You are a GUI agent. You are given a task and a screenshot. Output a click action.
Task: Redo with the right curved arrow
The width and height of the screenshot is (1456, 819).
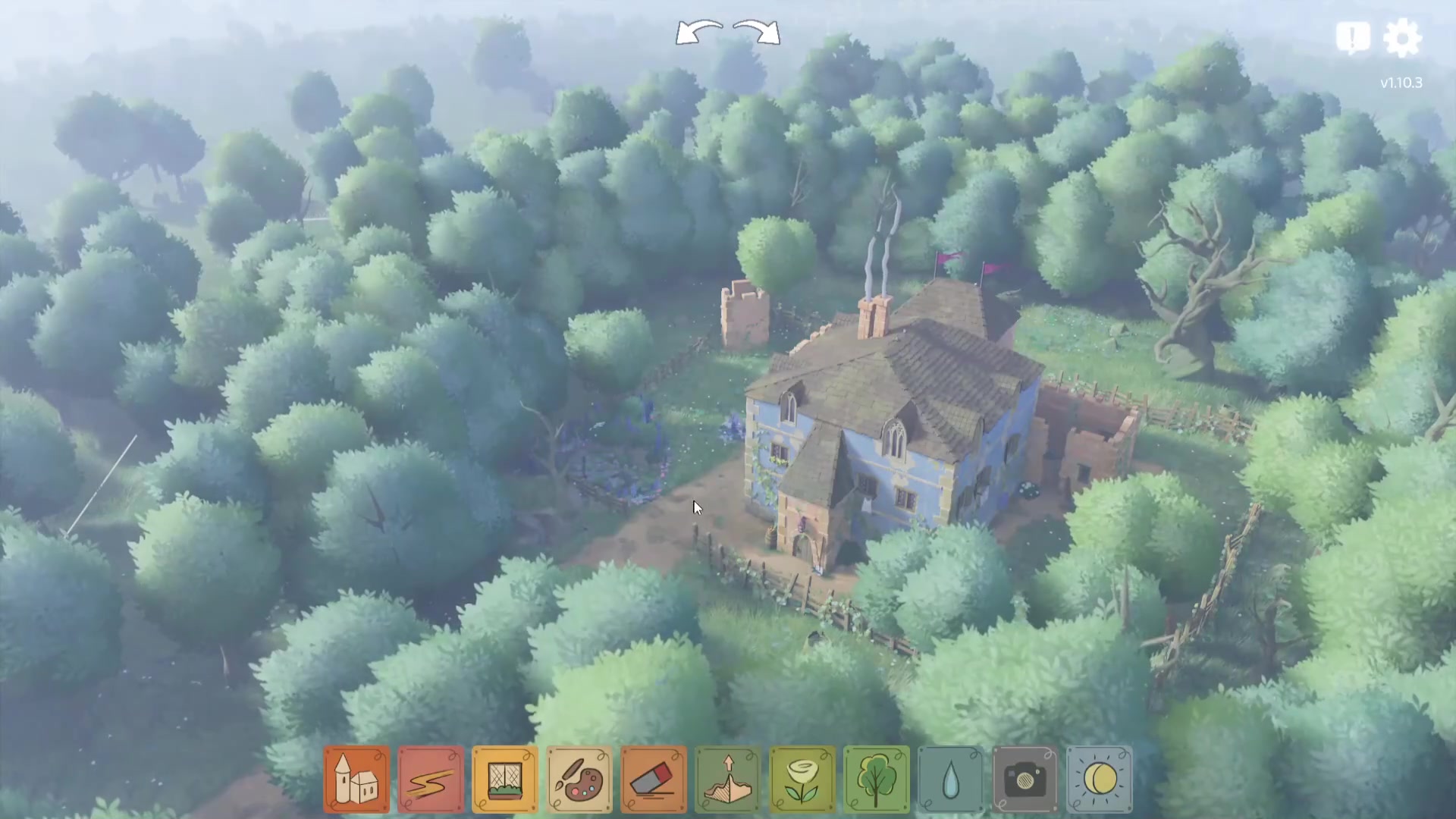coord(758,33)
